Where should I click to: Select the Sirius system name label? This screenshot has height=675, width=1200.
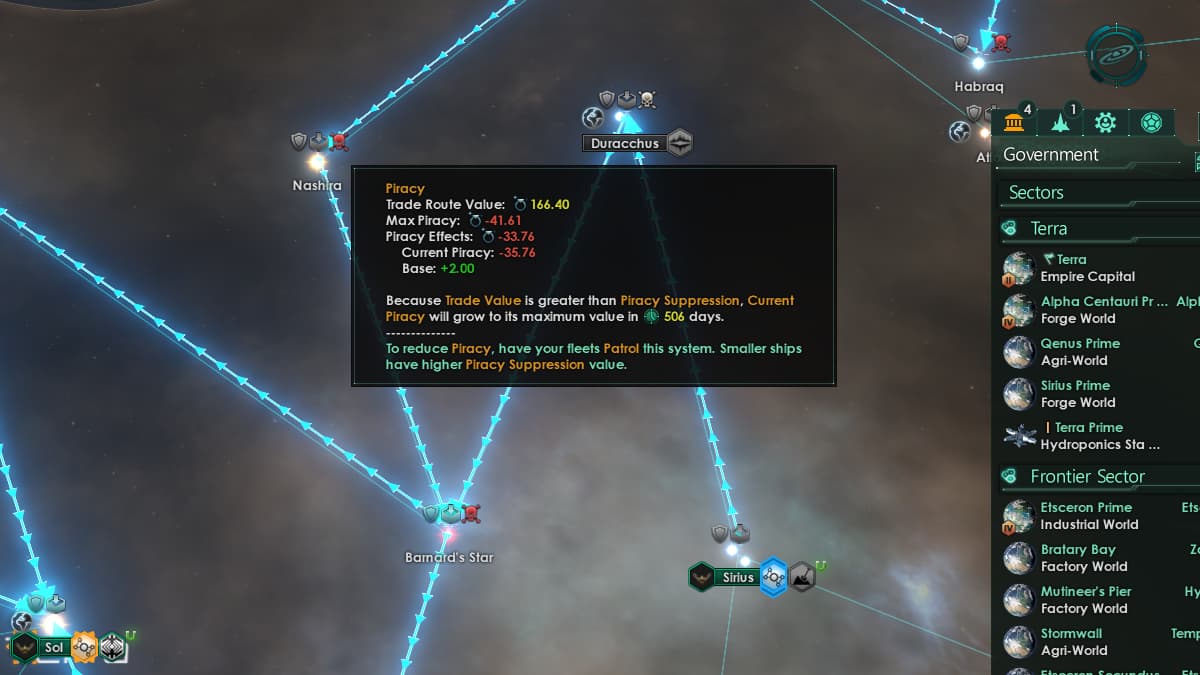[x=738, y=578]
